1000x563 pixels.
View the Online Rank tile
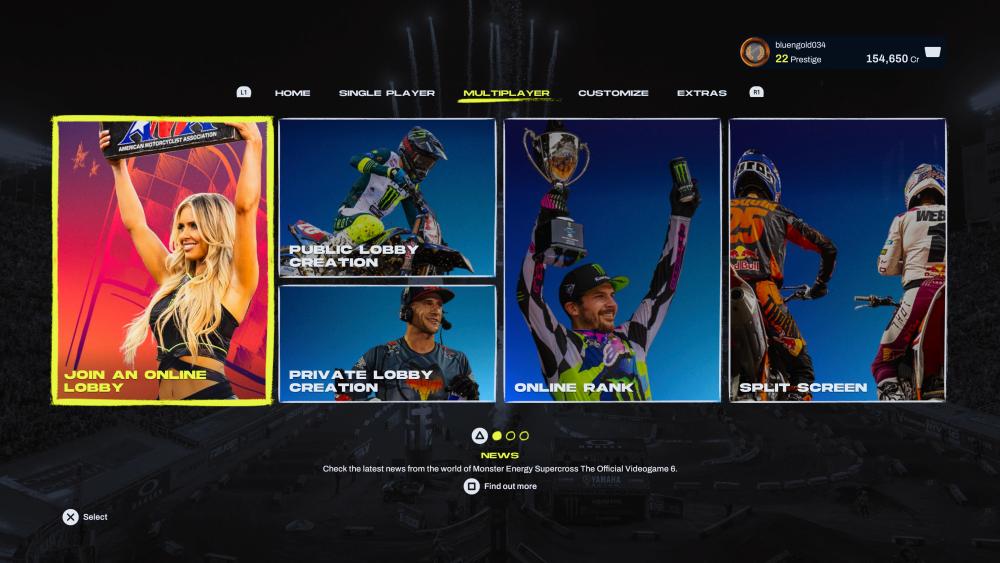612,260
